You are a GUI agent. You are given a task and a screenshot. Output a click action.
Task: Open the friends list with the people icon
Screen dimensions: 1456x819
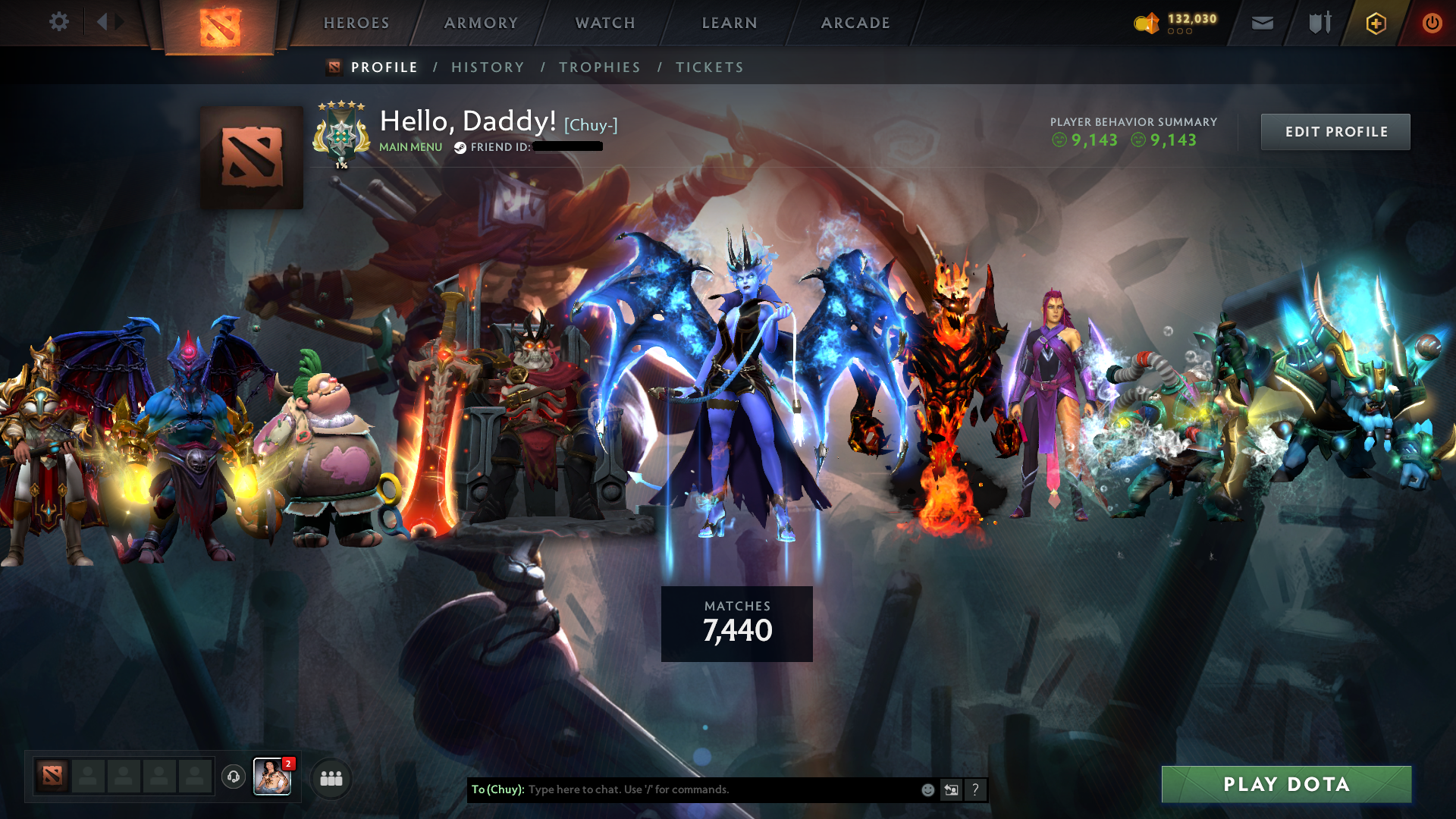coord(330,777)
